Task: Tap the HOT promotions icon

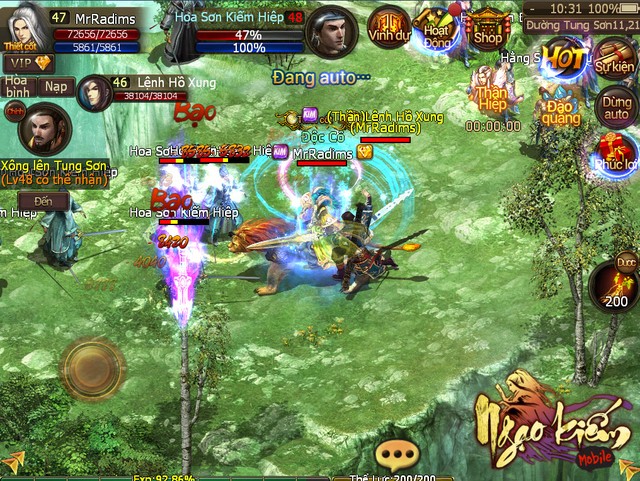Action: pyautogui.click(x=563, y=57)
